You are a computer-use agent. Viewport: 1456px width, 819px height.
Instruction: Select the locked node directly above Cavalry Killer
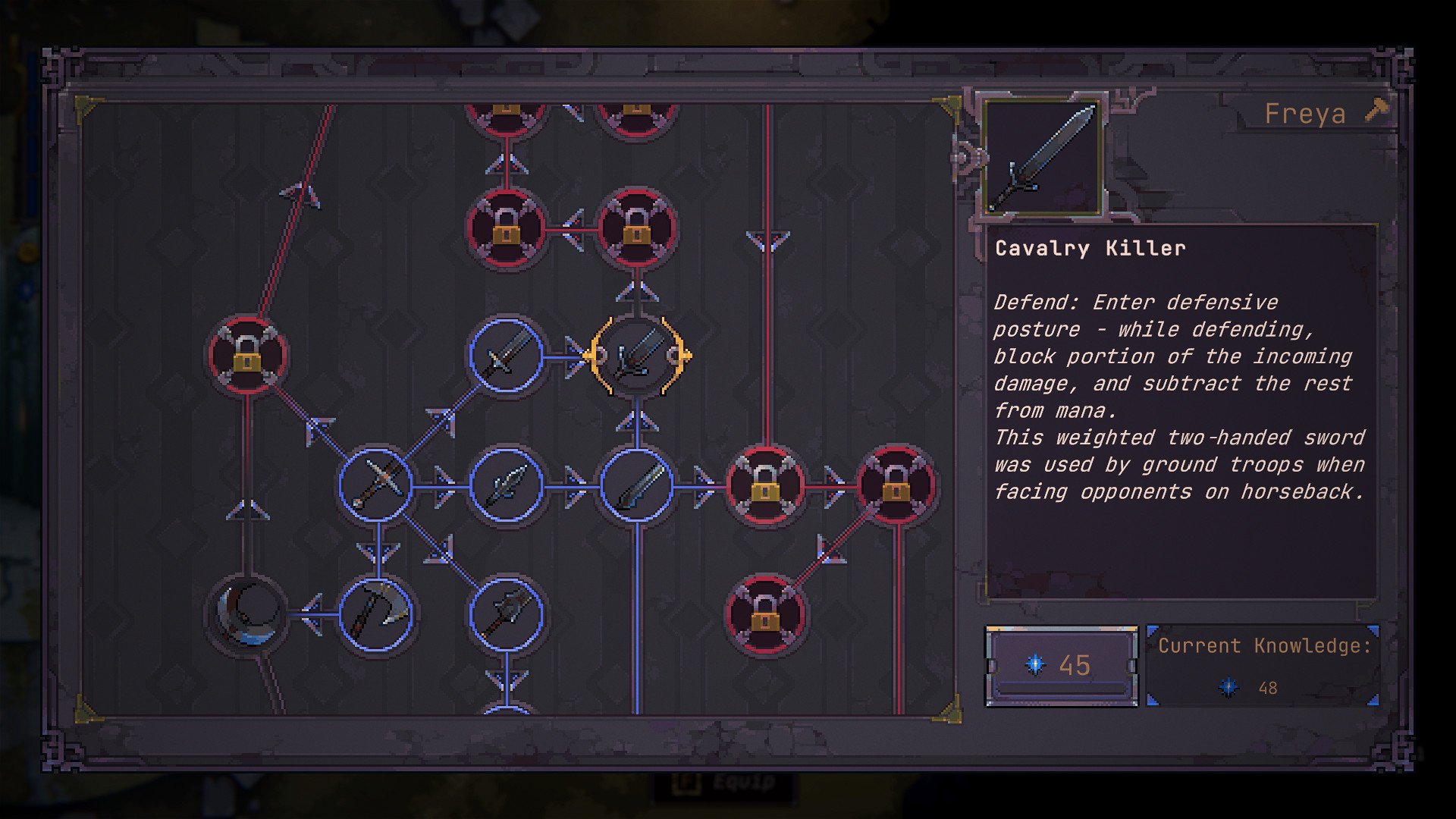pyautogui.click(x=637, y=227)
